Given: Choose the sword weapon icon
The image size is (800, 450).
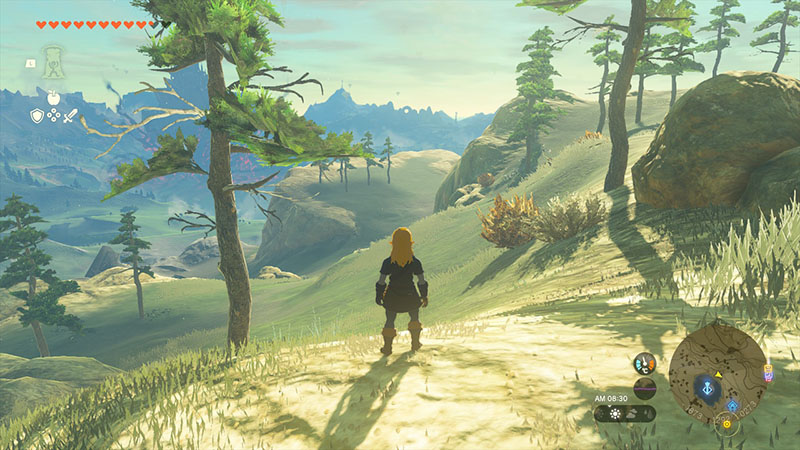Looking at the screenshot, I should (x=70, y=116).
